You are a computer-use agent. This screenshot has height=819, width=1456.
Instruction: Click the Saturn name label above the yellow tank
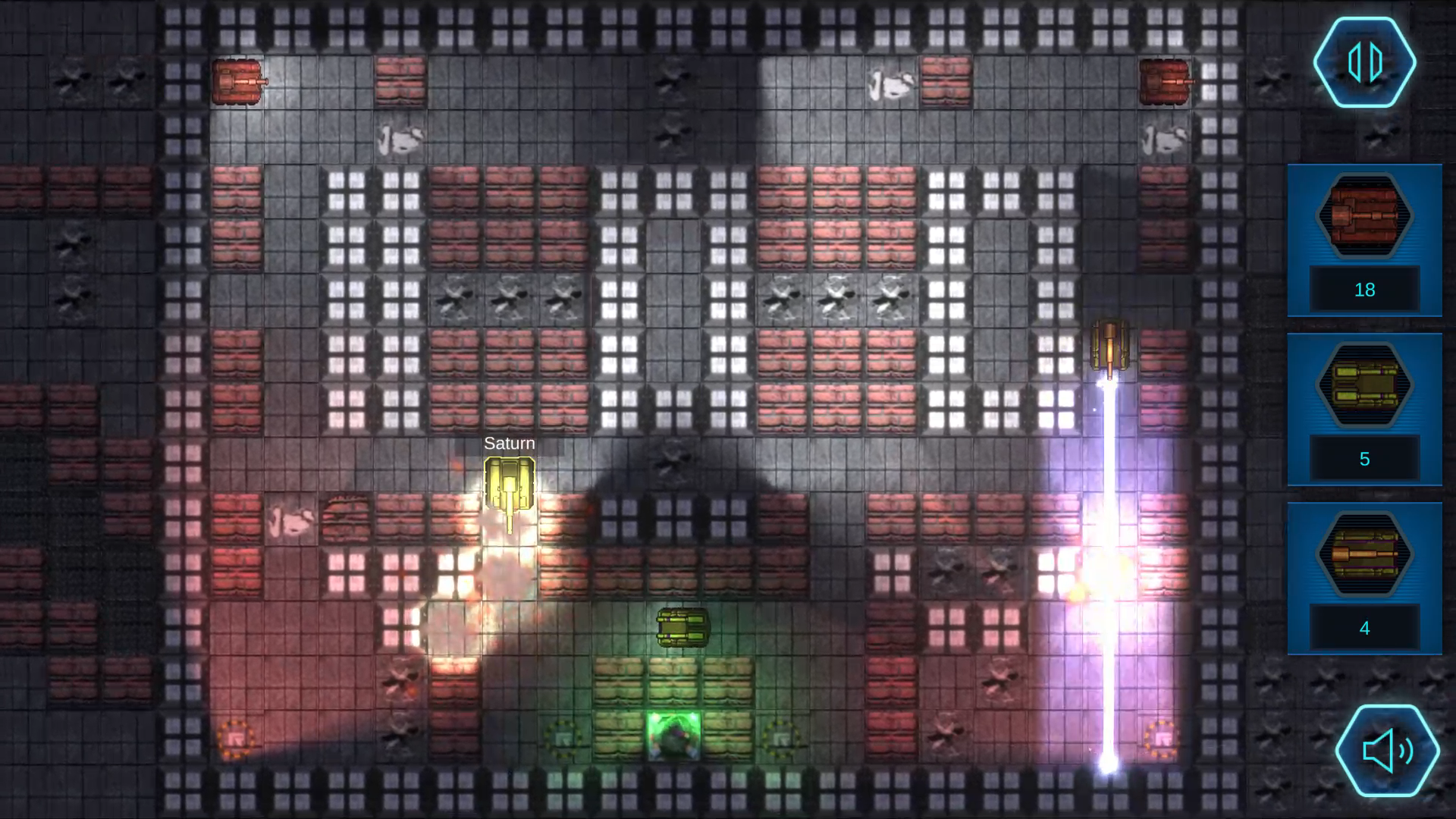click(x=508, y=443)
